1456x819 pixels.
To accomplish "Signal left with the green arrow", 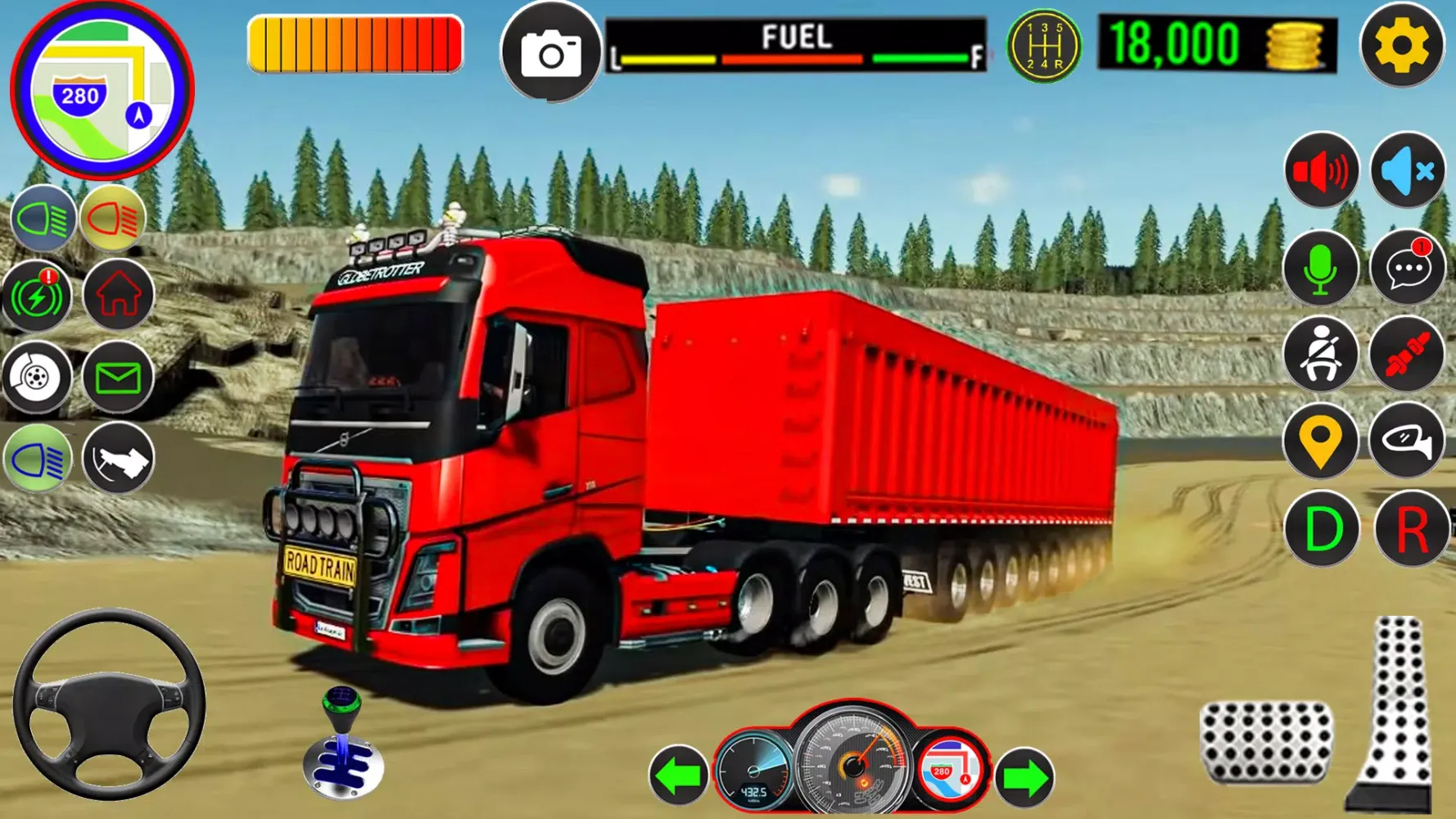I will coord(679,775).
